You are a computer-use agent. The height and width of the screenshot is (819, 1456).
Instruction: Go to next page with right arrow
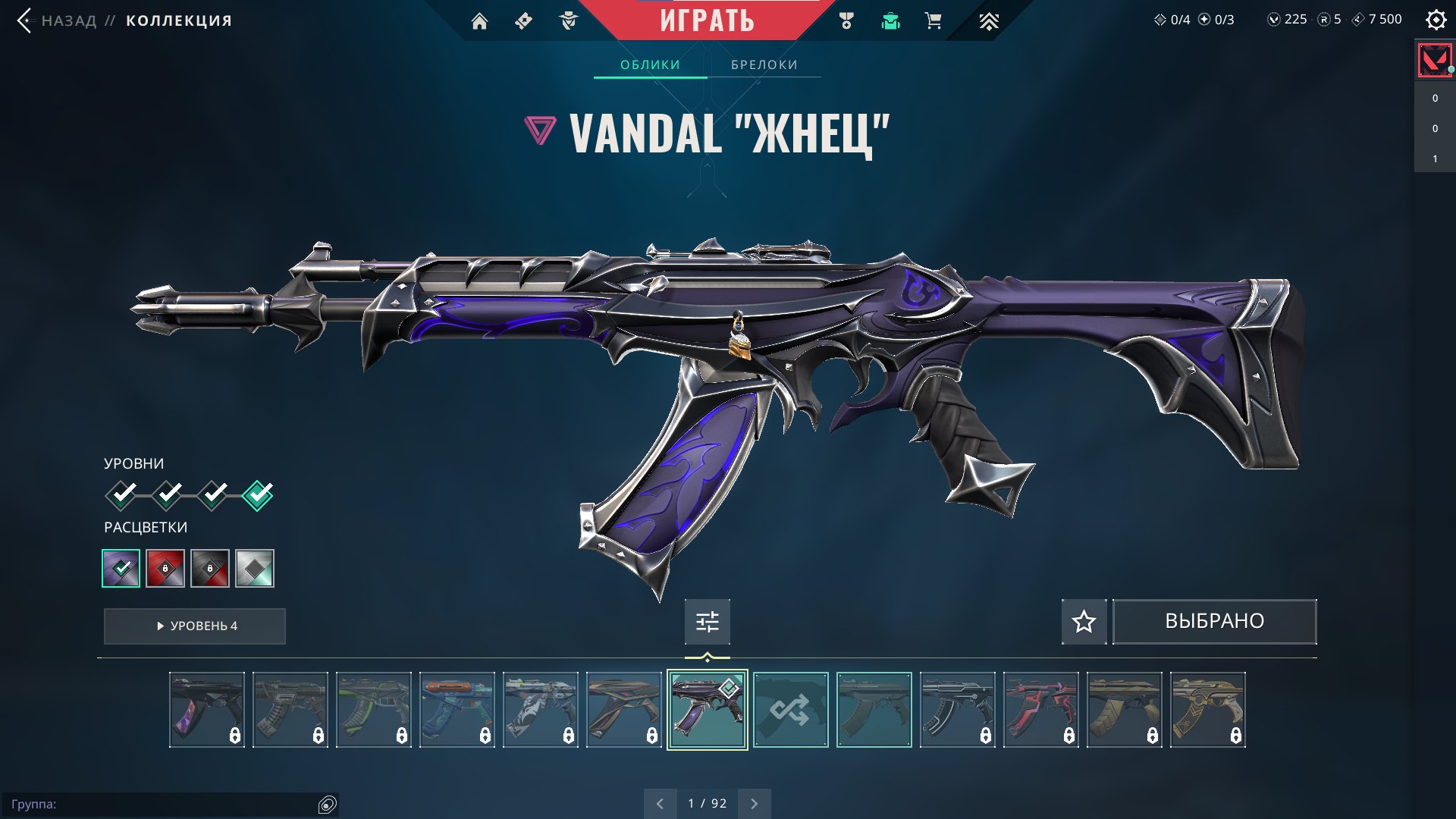[753, 802]
